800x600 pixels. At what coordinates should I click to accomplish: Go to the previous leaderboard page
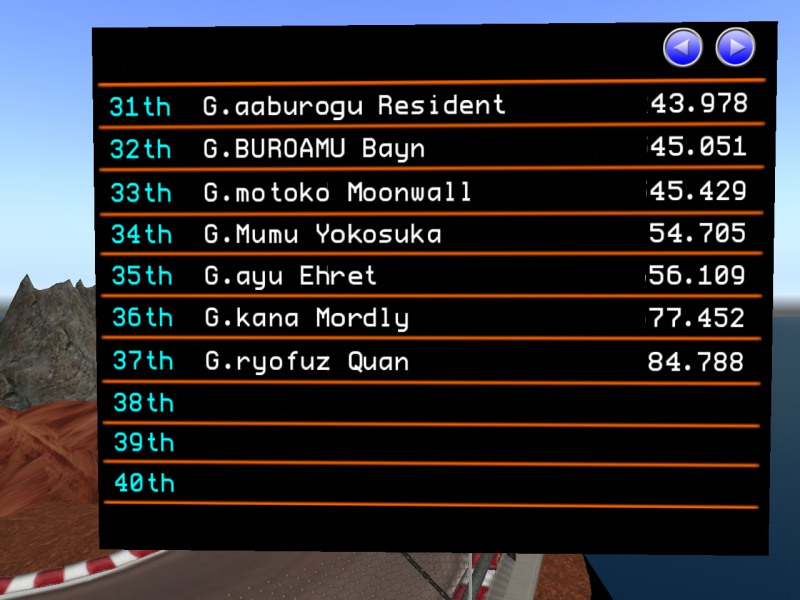point(683,47)
